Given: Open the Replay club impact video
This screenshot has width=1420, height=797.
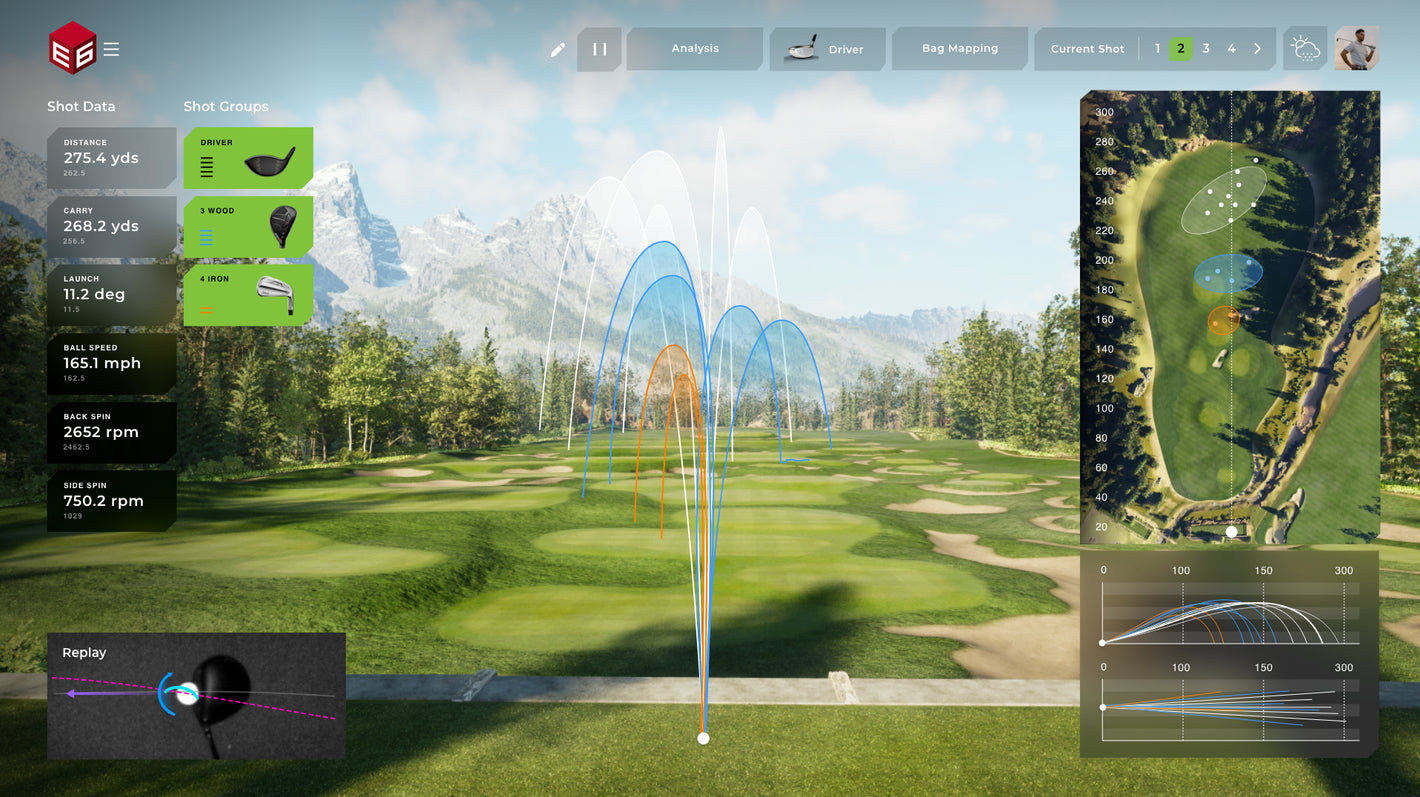Looking at the screenshot, I should [x=196, y=695].
